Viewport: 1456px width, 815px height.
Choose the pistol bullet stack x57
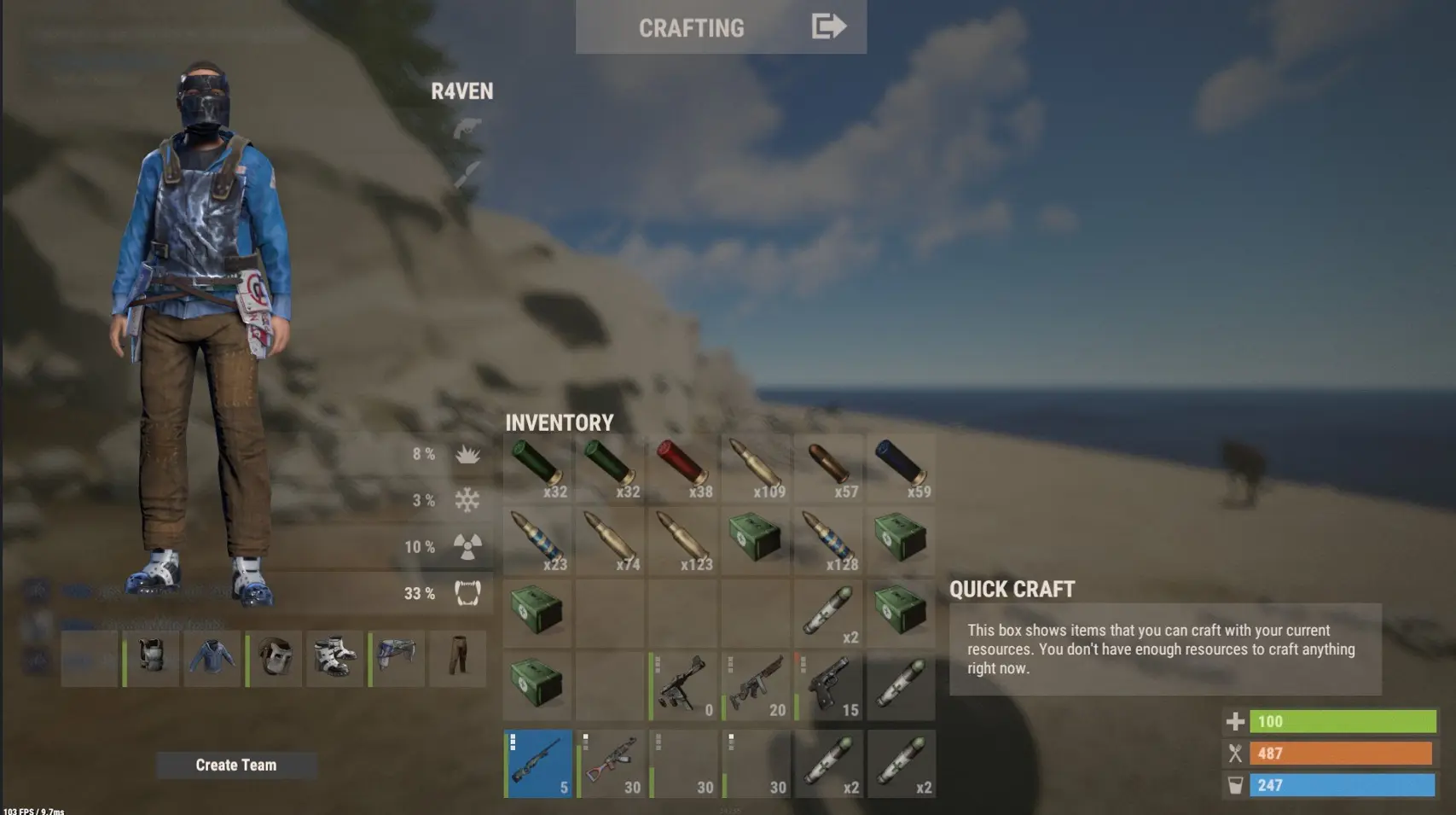(x=829, y=467)
